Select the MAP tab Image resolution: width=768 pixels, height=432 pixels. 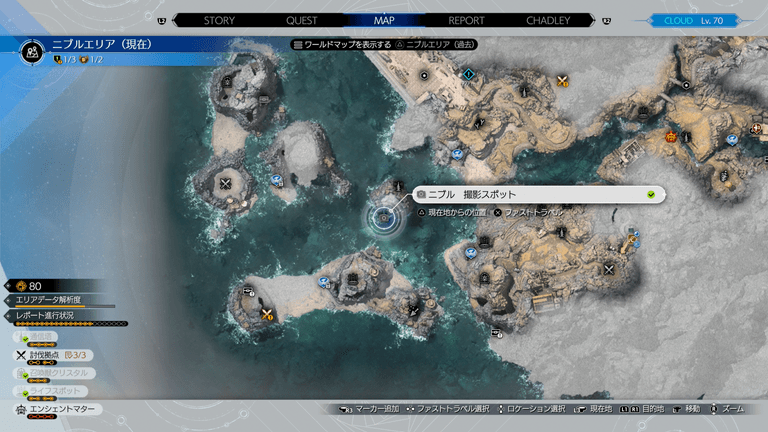384,19
